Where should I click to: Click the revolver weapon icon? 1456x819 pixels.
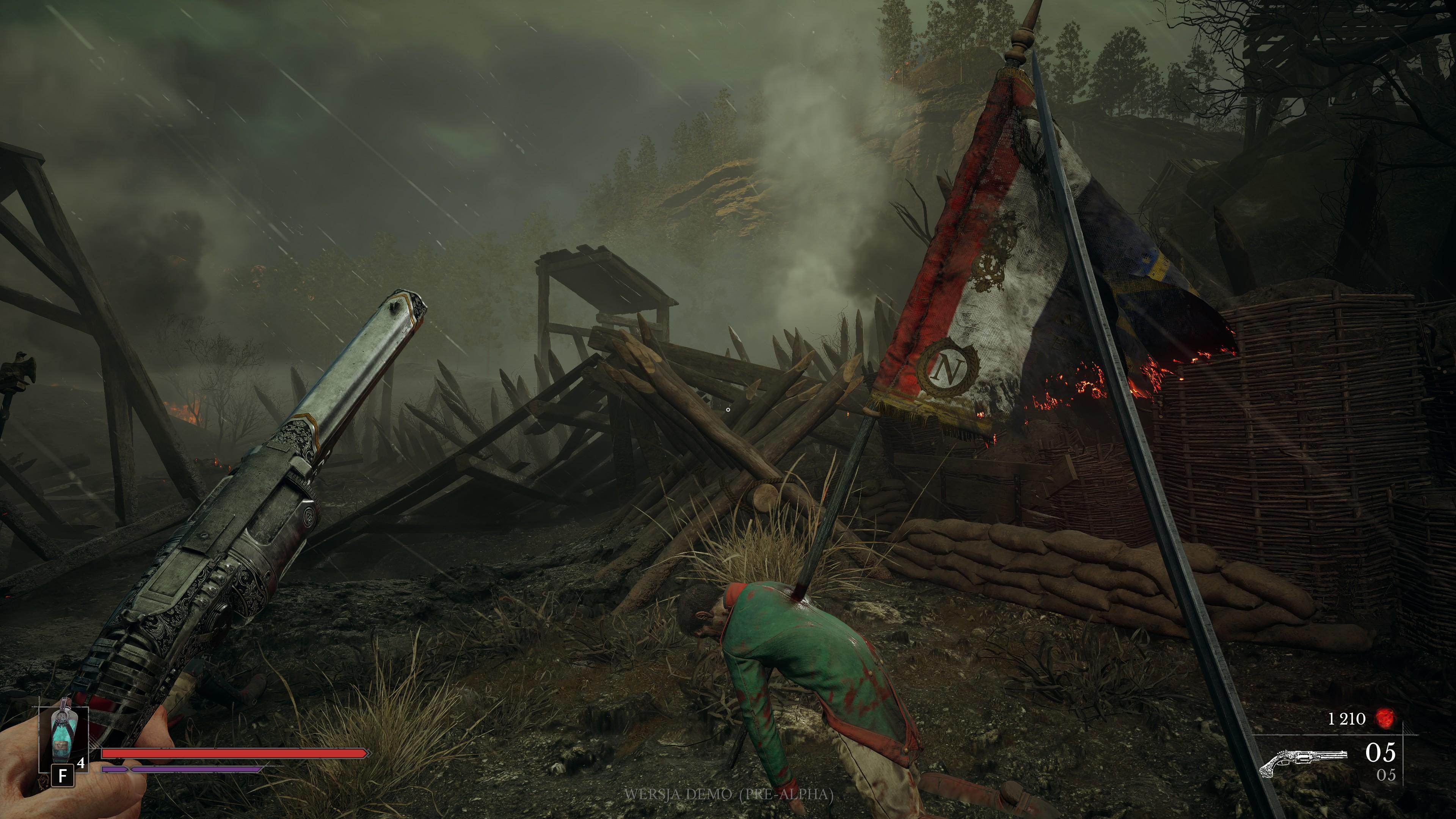point(1302,760)
